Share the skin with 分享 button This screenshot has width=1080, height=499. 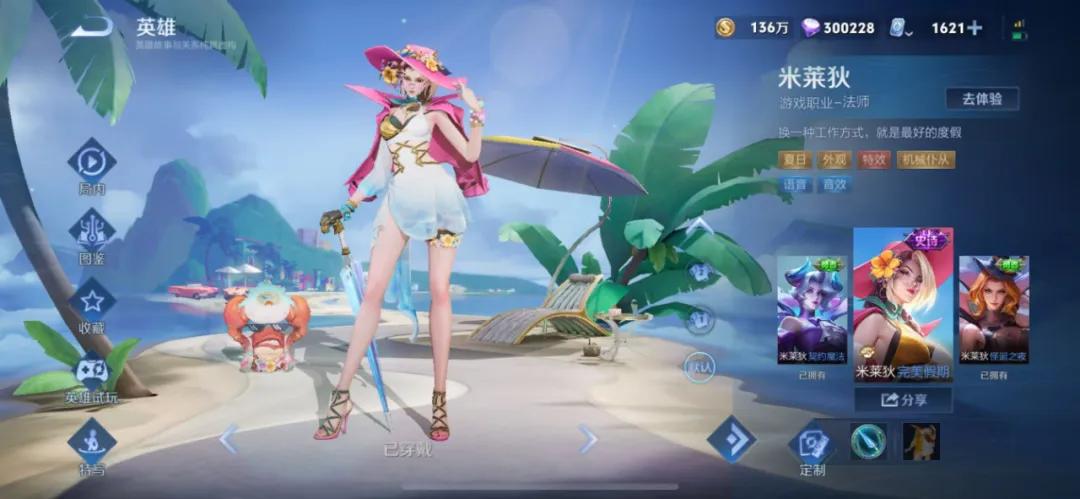pos(903,399)
